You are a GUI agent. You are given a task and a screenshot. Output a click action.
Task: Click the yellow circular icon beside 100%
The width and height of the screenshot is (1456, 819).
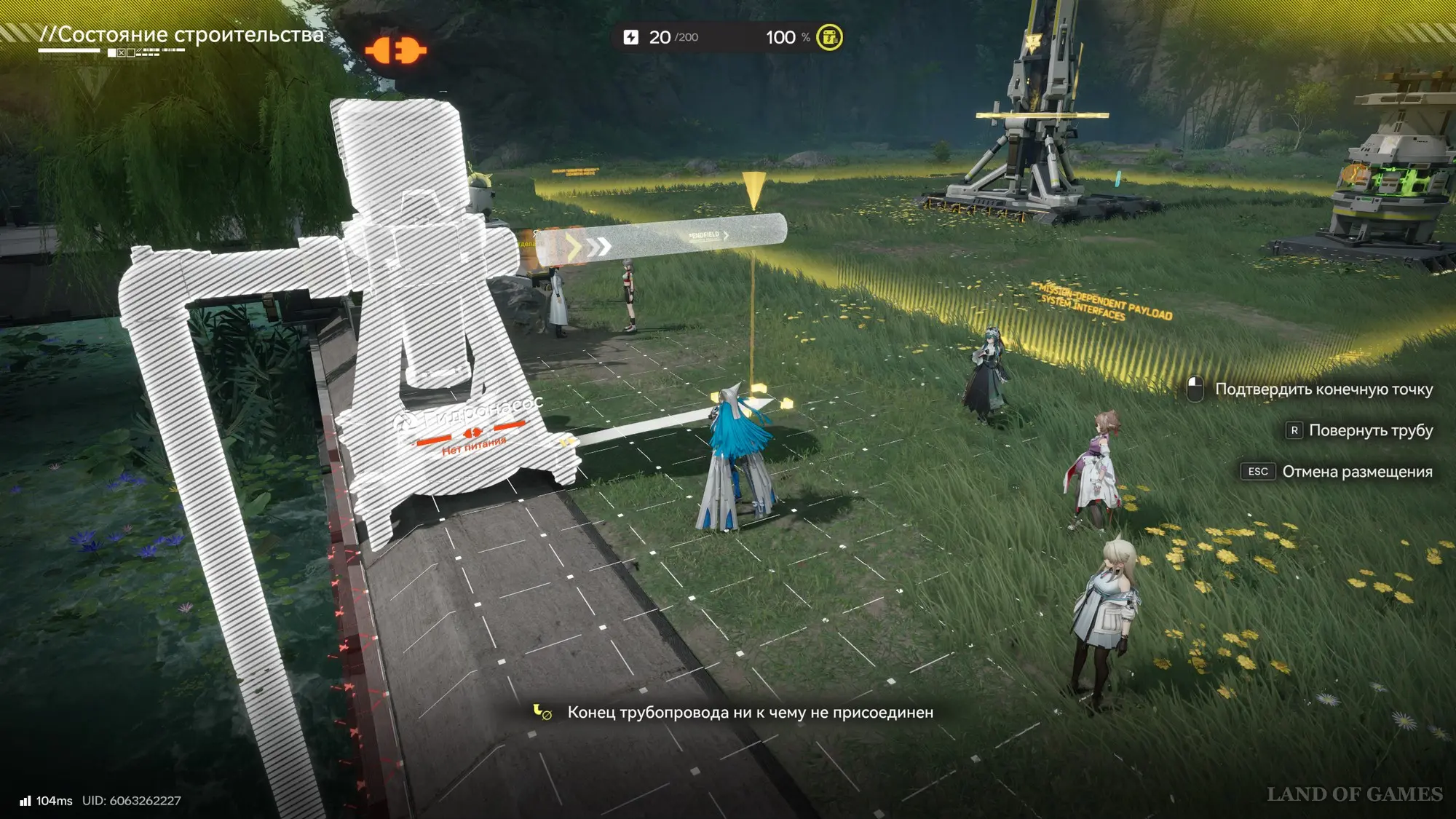pyautogui.click(x=829, y=37)
